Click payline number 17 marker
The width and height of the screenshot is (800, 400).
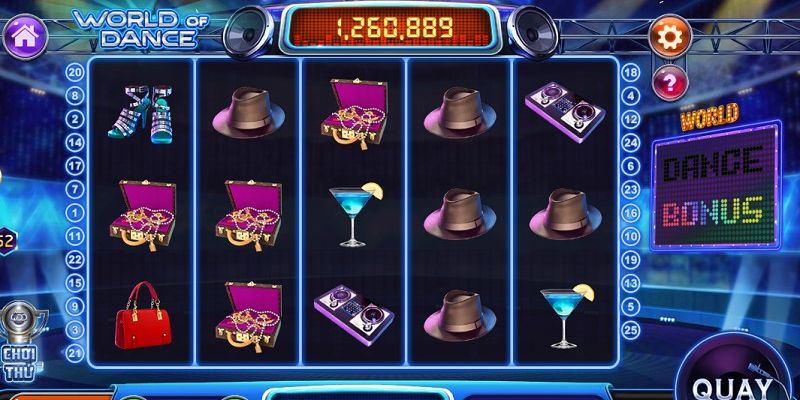point(74,165)
